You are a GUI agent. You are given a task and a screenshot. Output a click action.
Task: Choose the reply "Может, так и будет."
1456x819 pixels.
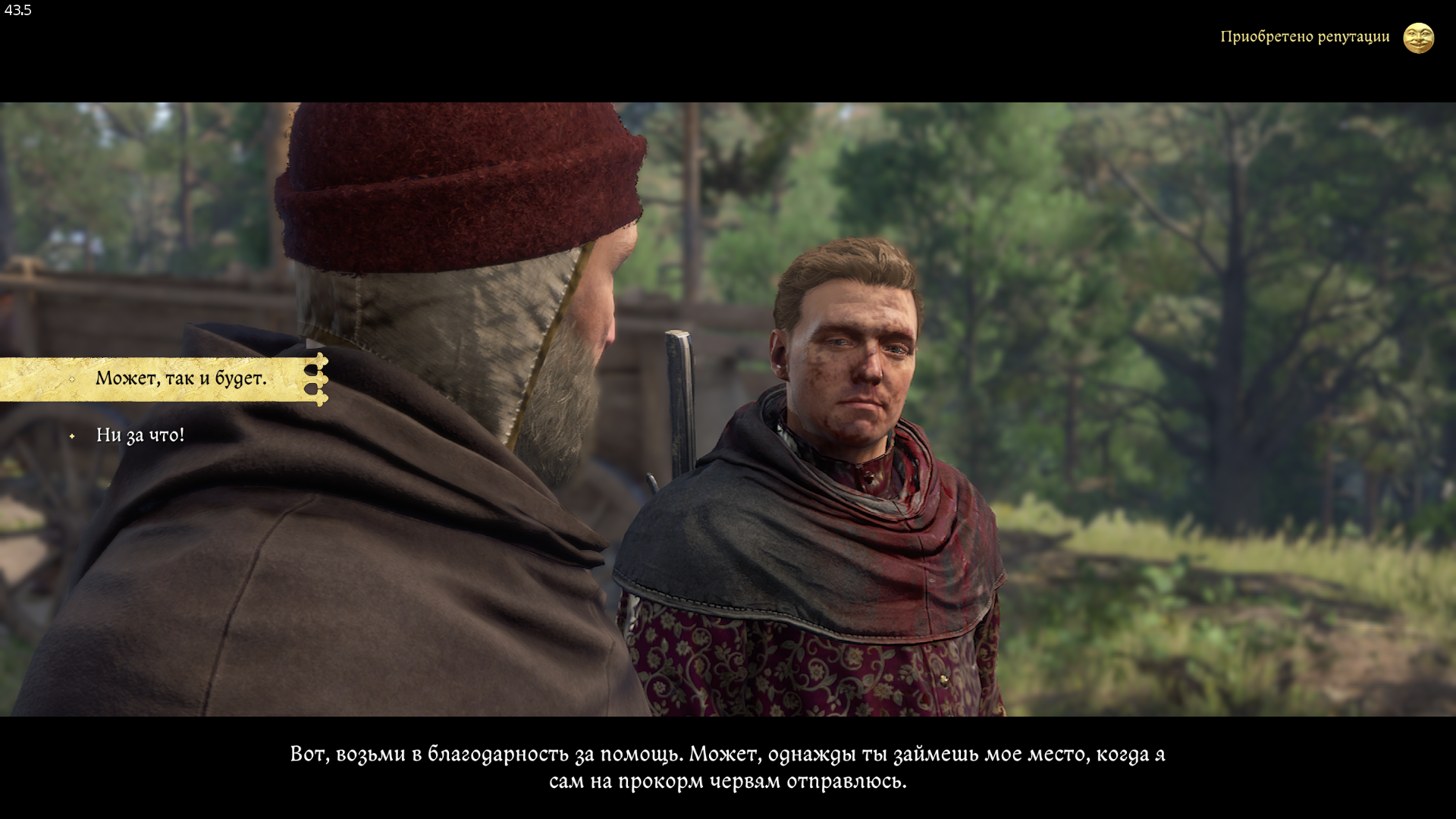(x=180, y=378)
